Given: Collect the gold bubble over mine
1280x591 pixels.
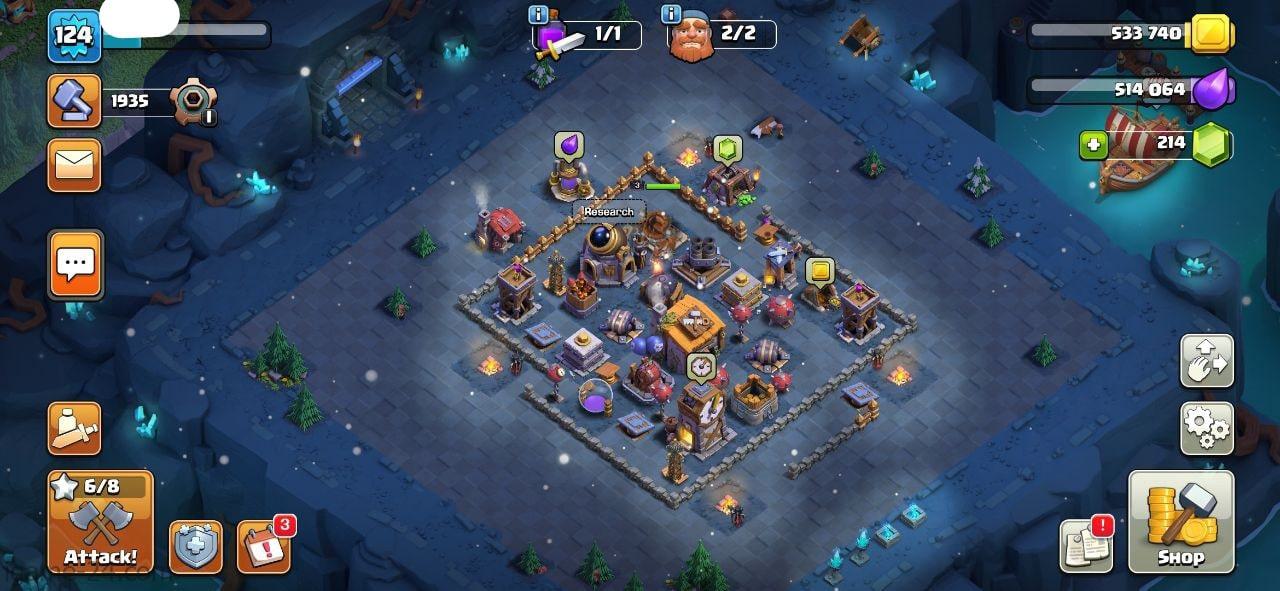Looking at the screenshot, I should pyautogui.click(x=820, y=271).
